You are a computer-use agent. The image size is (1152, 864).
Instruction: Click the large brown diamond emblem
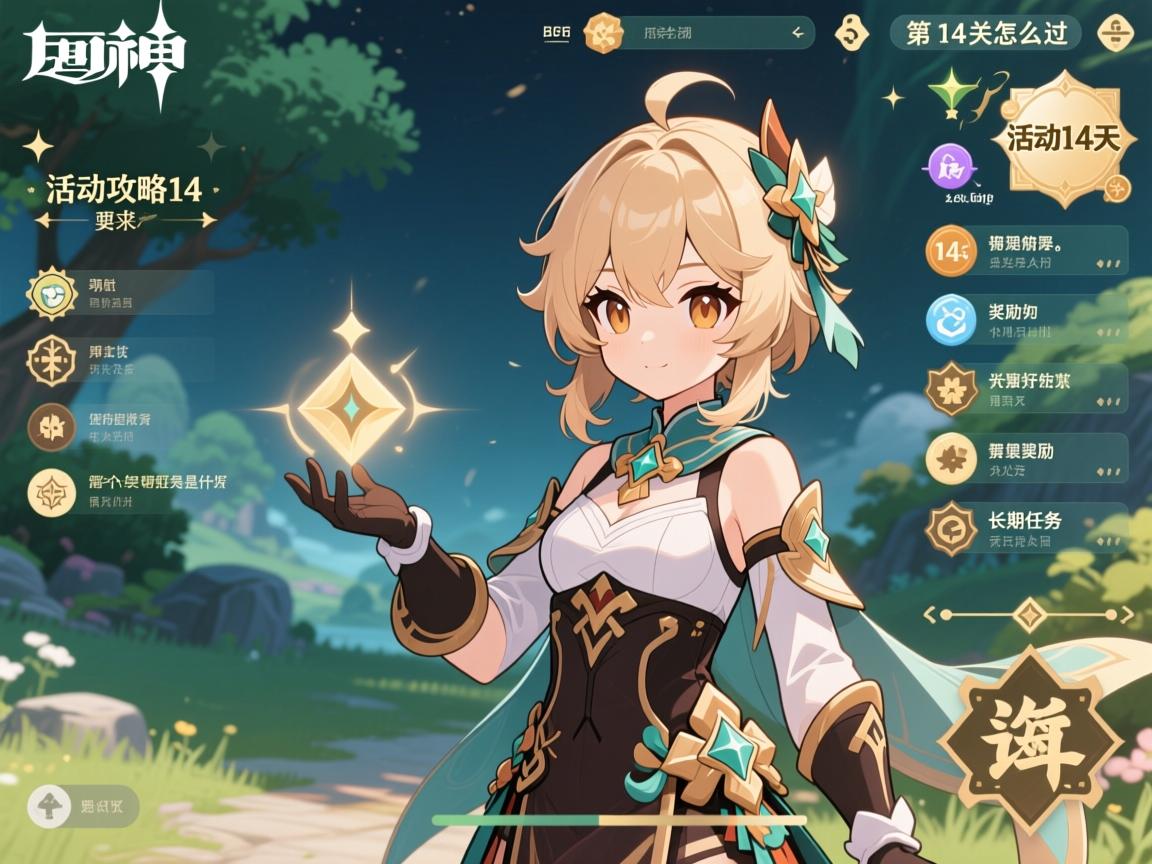pyautogui.click(x=1030, y=741)
